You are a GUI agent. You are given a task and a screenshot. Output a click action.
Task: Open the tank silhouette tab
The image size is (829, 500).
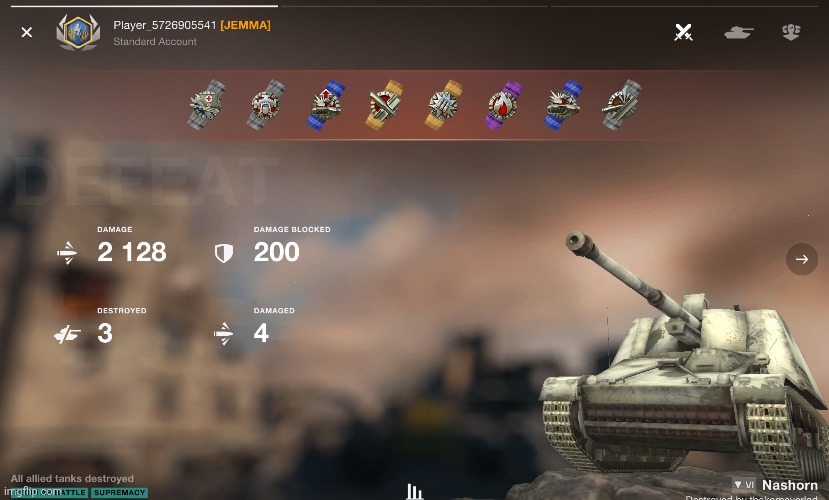point(738,32)
